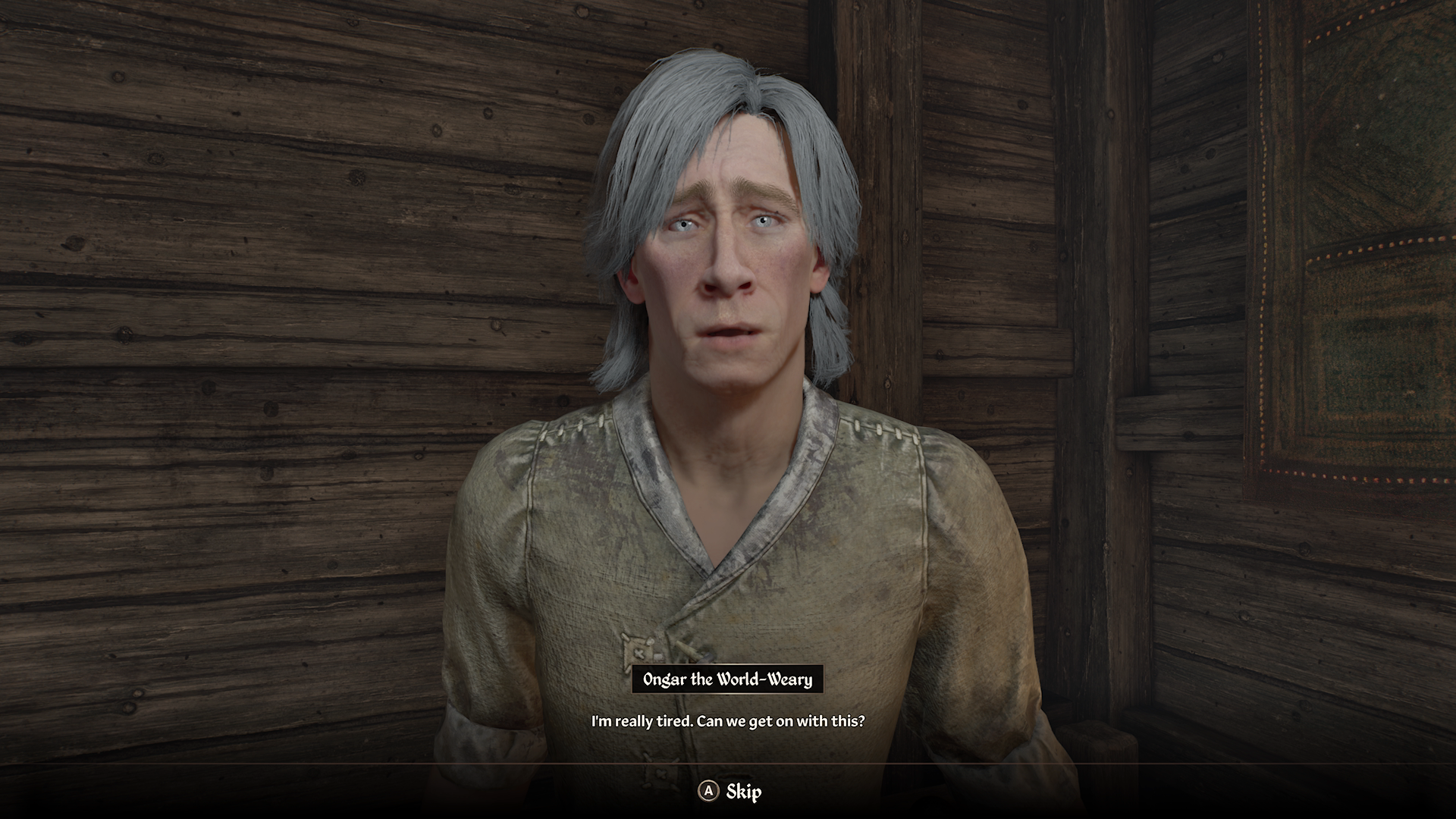Click the dark bottom dialogue bar

tap(379, 791)
